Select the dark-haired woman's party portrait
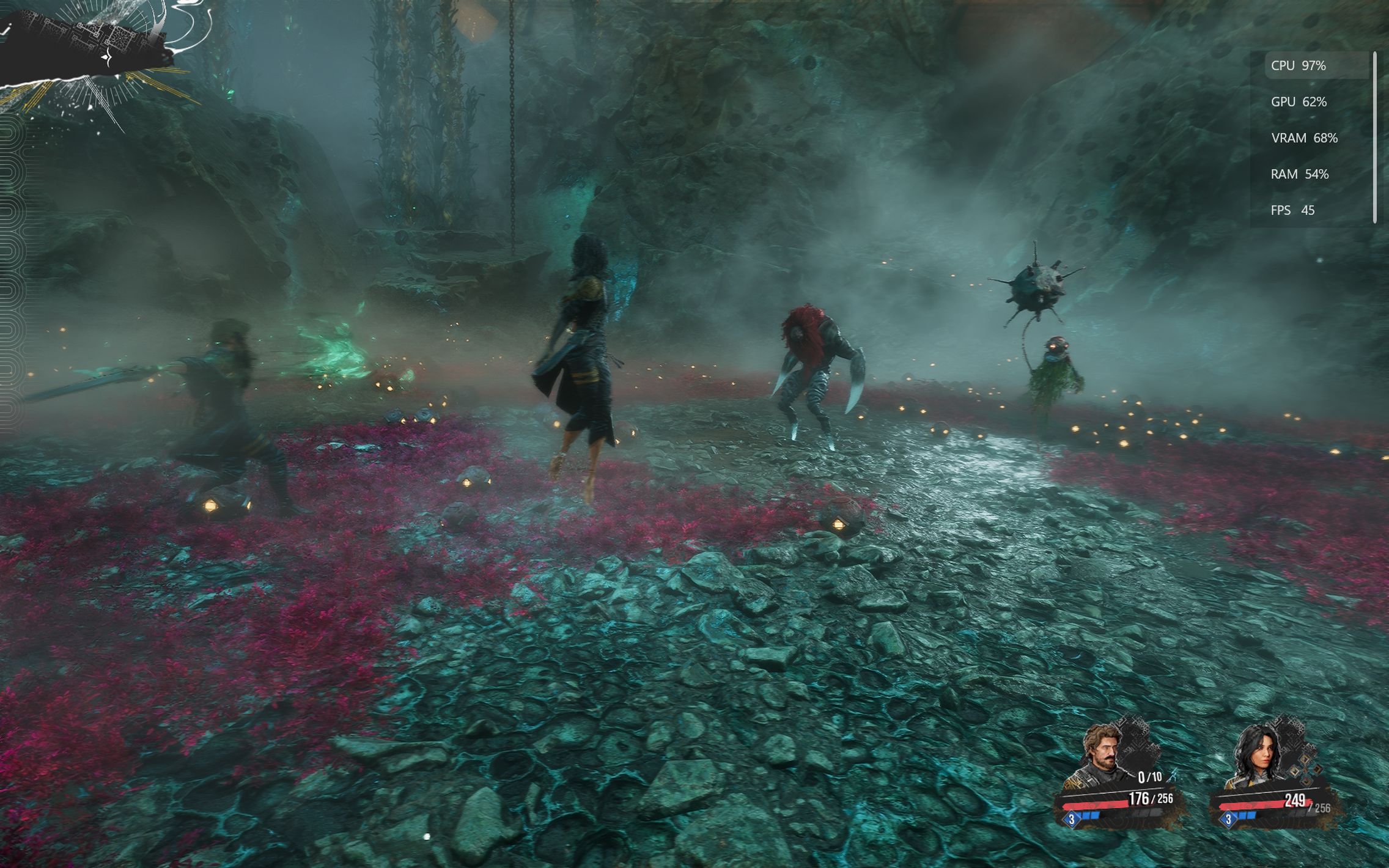Viewport: 1389px width, 868px height. (x=1261, y=756)
